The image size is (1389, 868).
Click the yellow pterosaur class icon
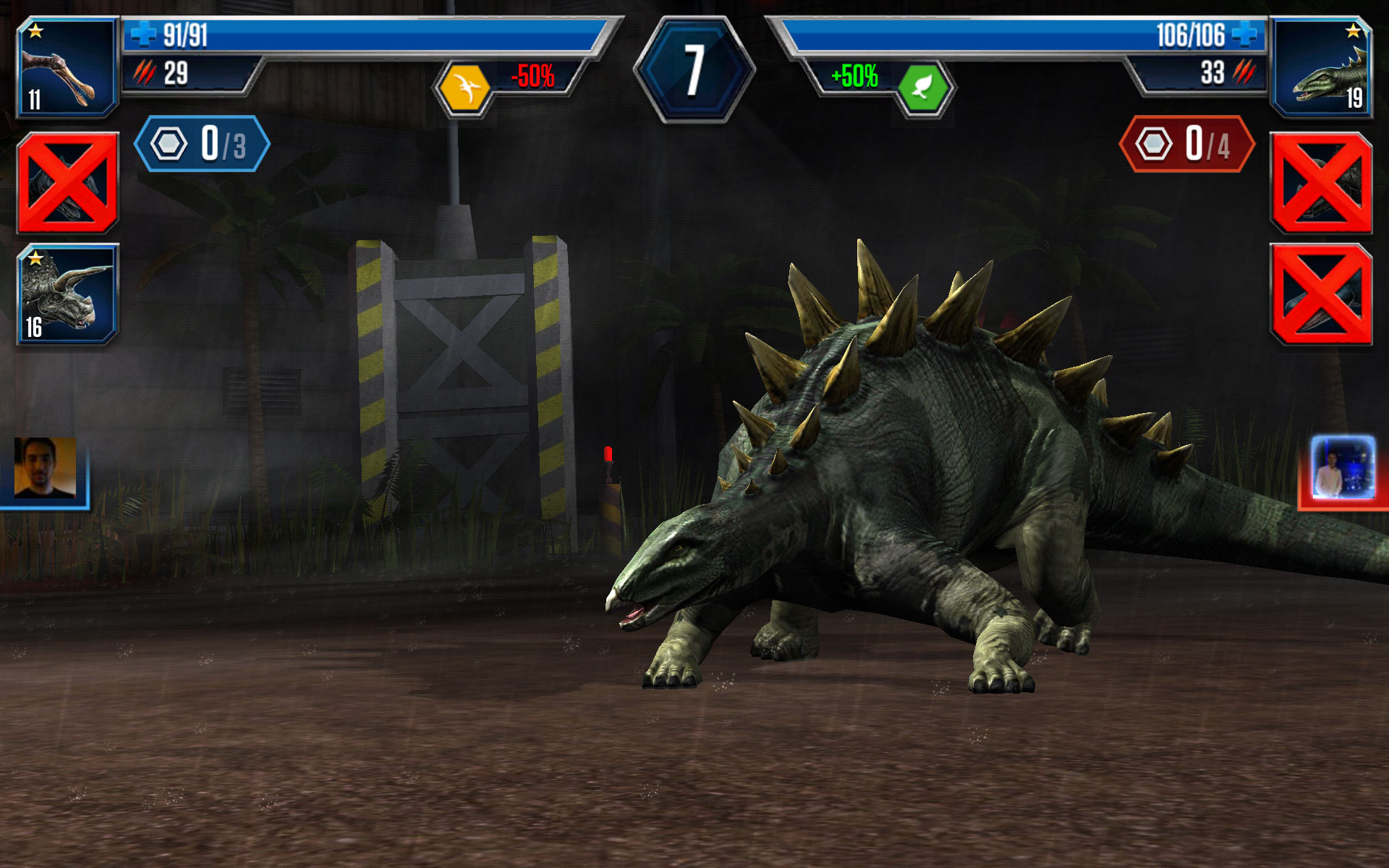tap(464, 88)
